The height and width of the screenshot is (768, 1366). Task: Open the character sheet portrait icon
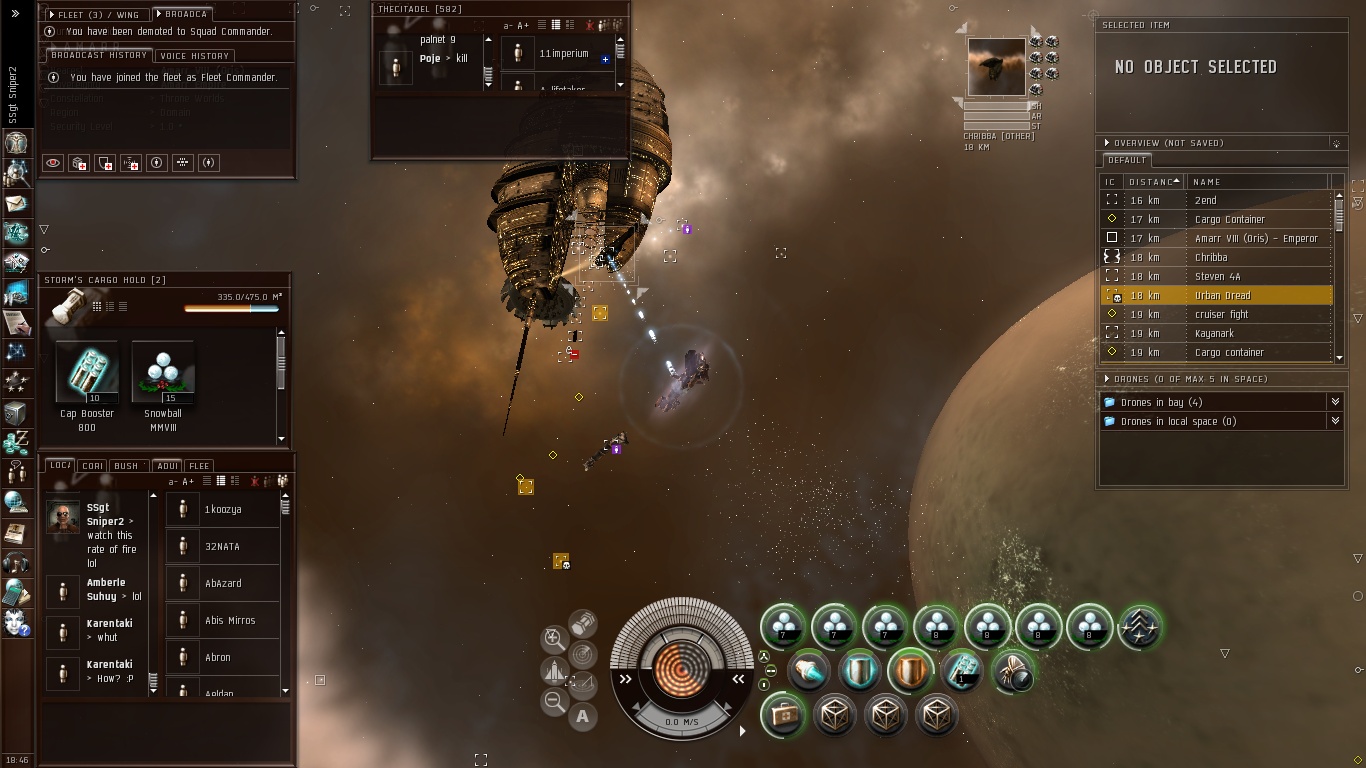click(x=16, y=142)
